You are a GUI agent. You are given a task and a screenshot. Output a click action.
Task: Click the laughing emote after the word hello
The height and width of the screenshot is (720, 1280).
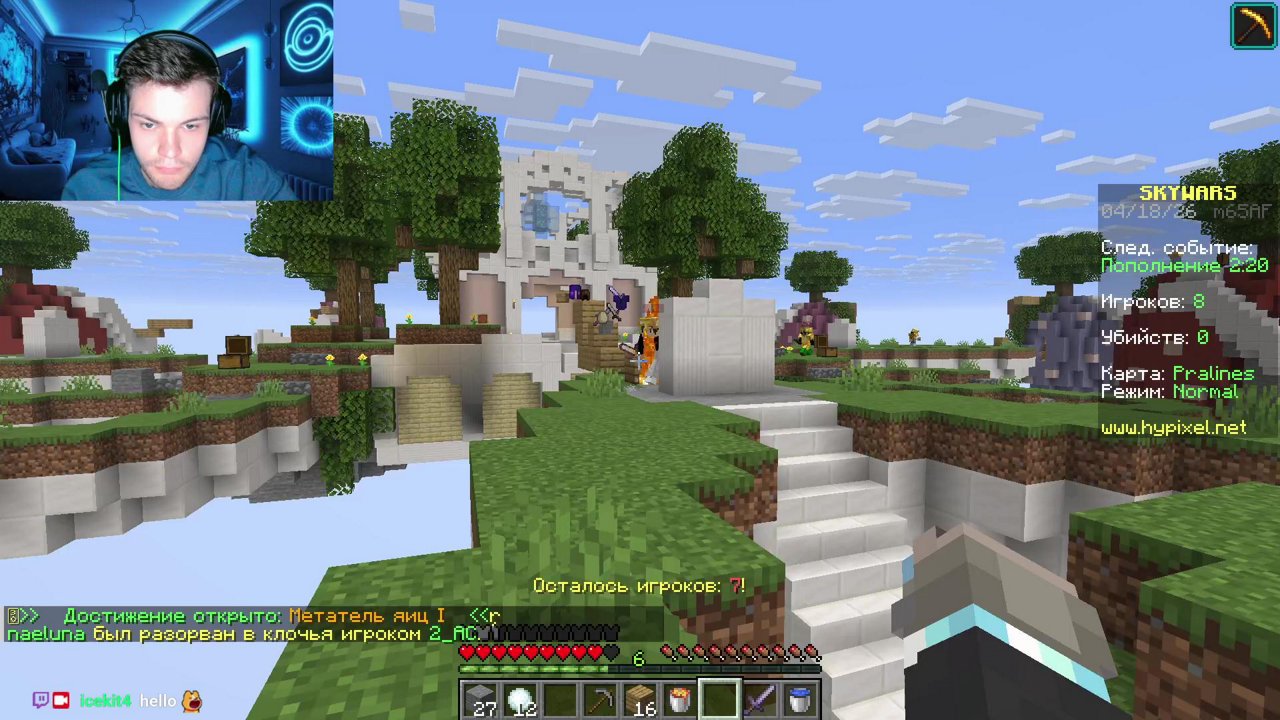pos(191,701)
